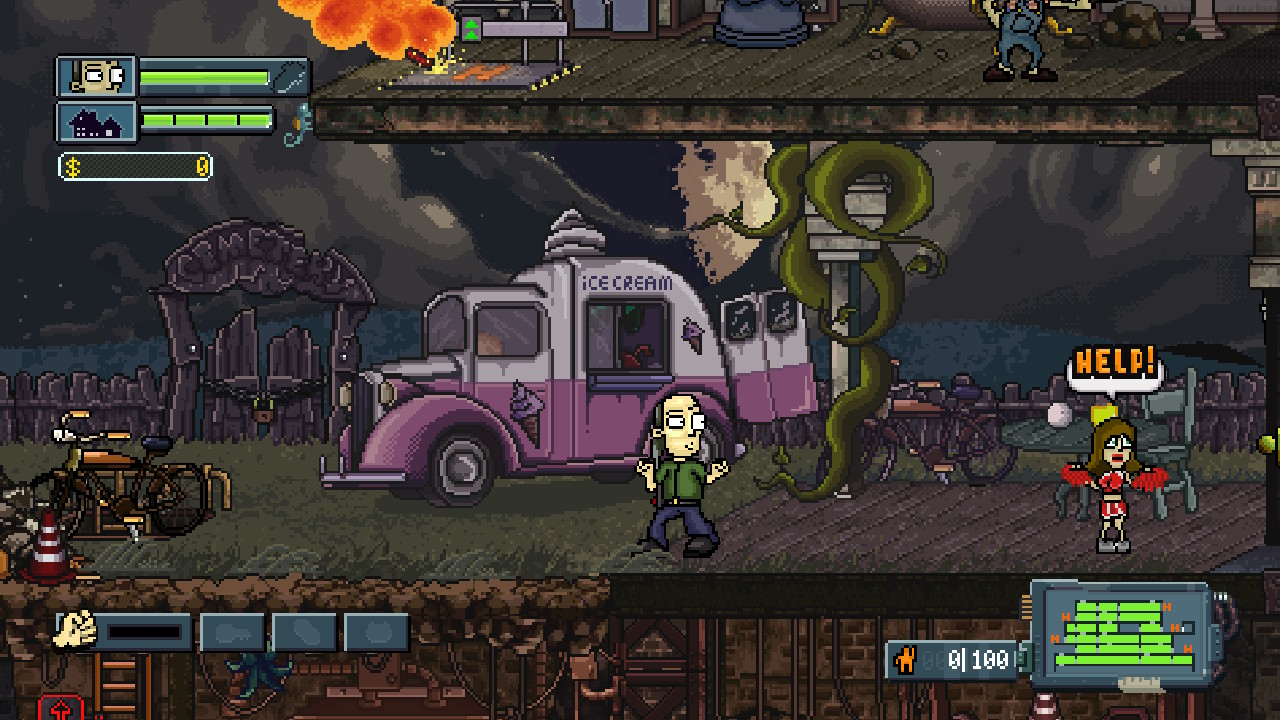Expand the green block progress panel
The width and height of the screenshot is (1280, 720).
(x=1120, y=632)
